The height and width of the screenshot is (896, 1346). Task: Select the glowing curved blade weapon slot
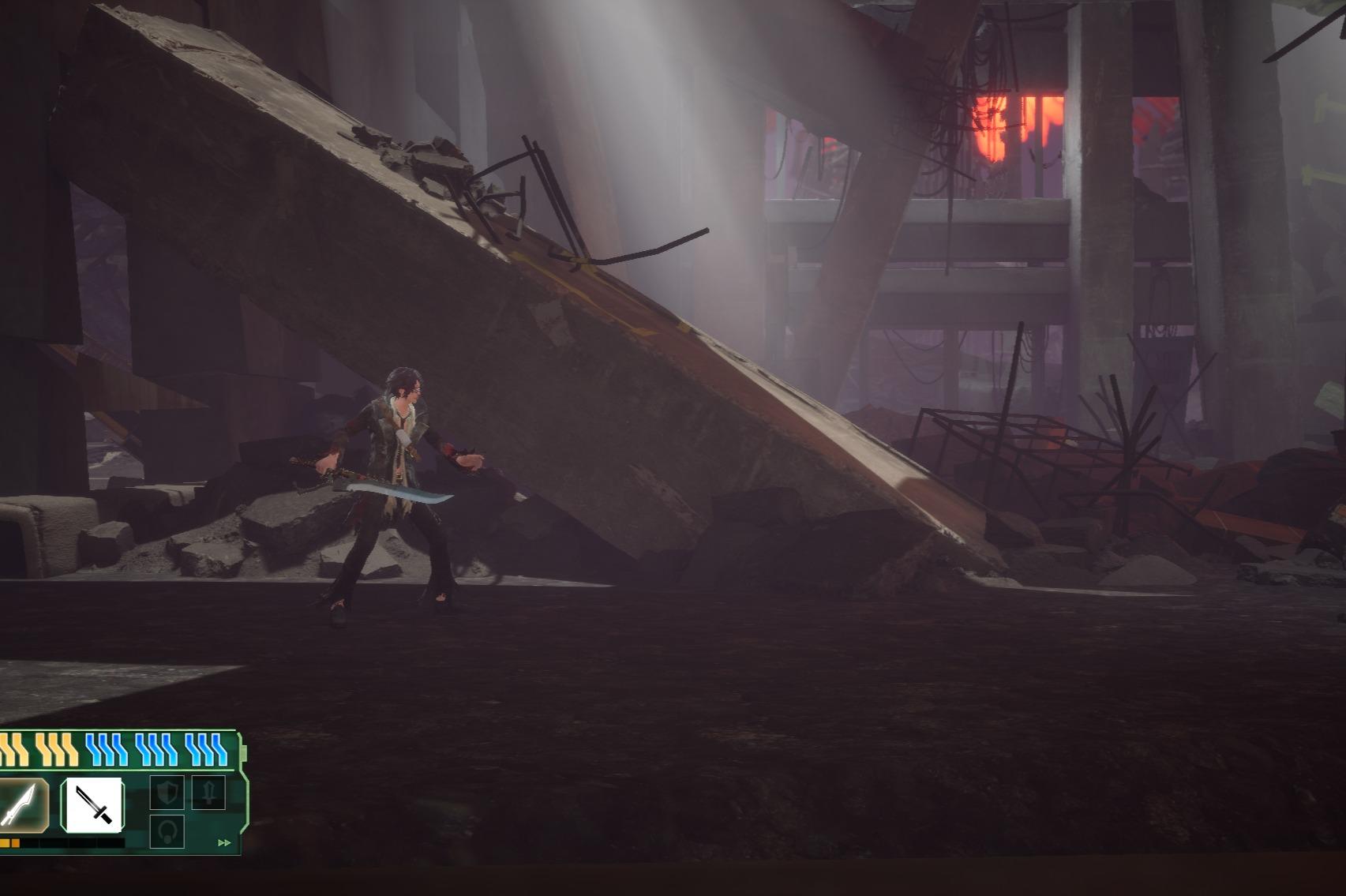[x=21, y=804]
